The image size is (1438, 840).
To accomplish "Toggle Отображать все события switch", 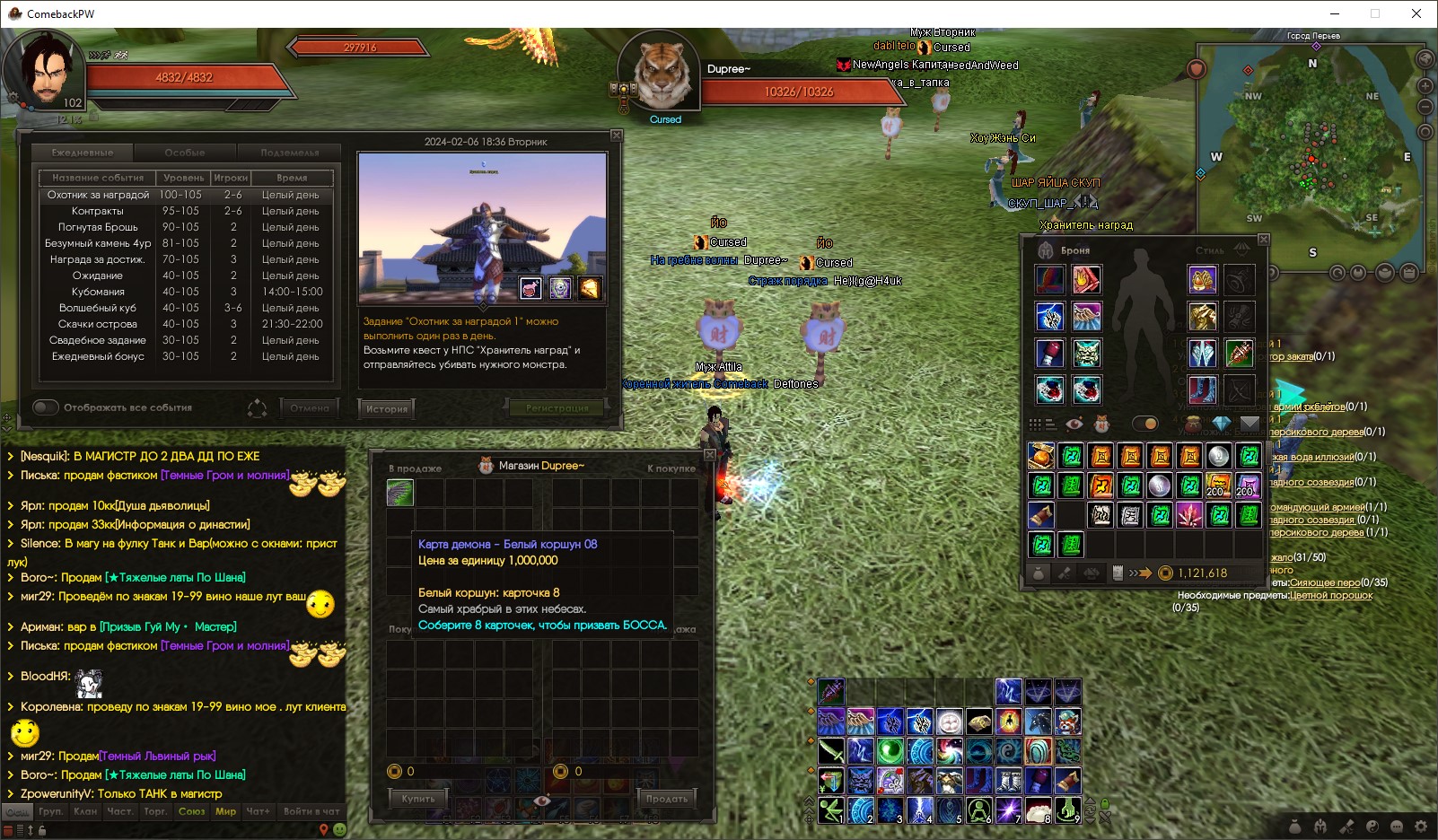I will [46, 407].
